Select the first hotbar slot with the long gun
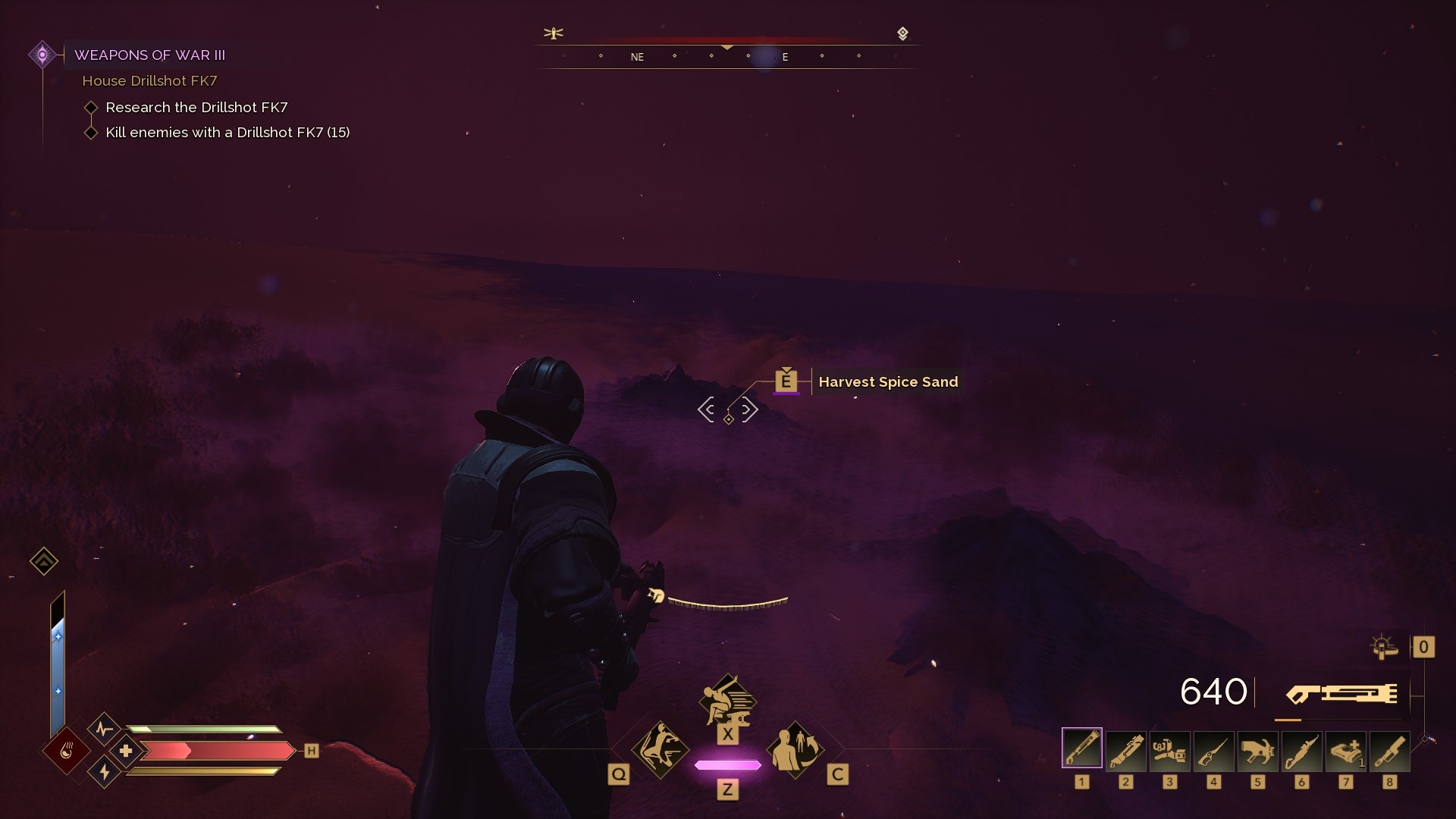The image size is (1456, 819). coord(1082,750)
